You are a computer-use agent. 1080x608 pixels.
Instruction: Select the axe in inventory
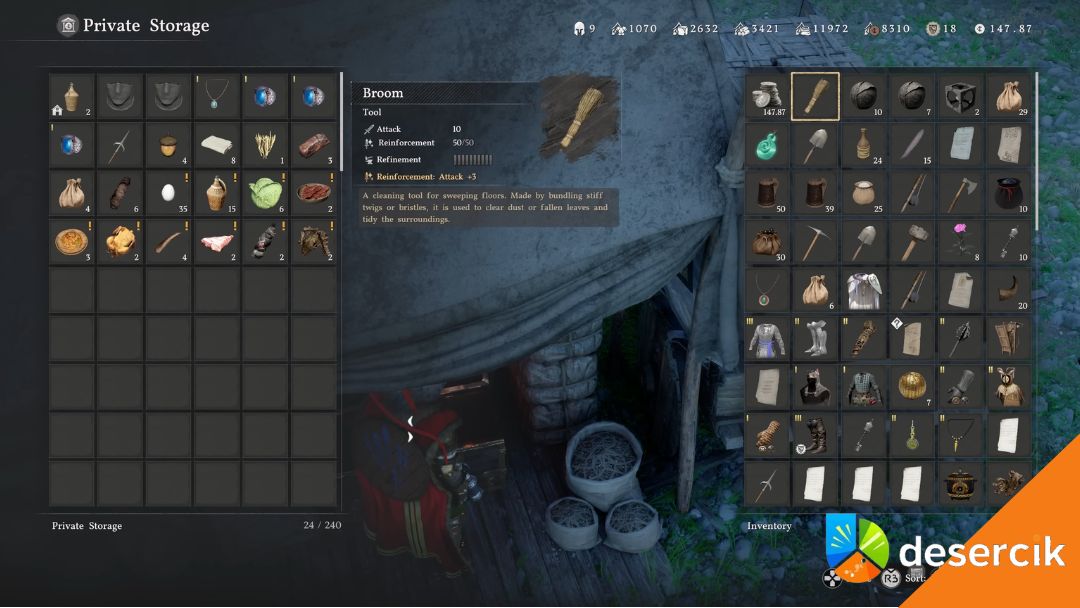coord(960,193)
